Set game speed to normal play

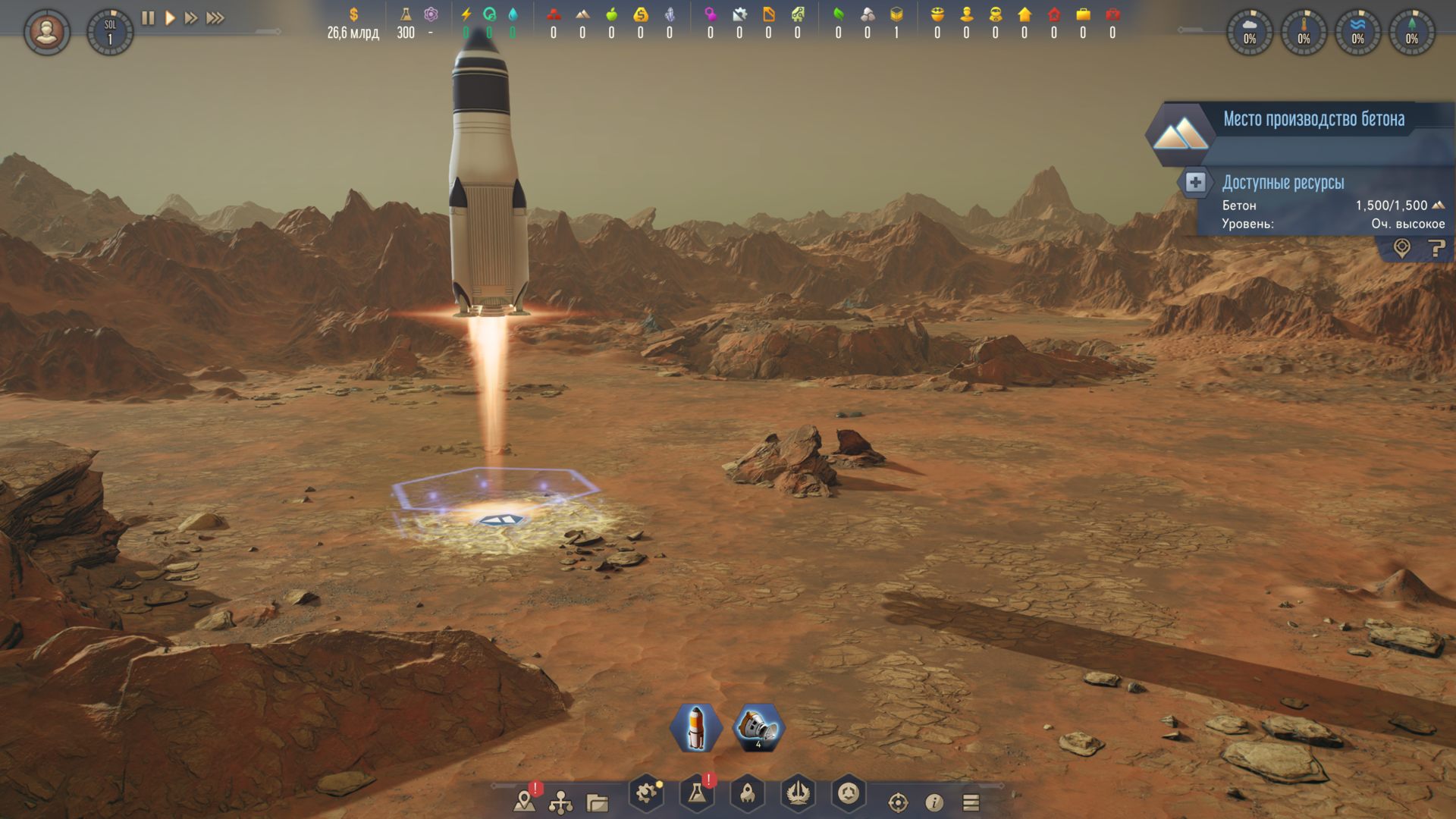coord(170,17)
